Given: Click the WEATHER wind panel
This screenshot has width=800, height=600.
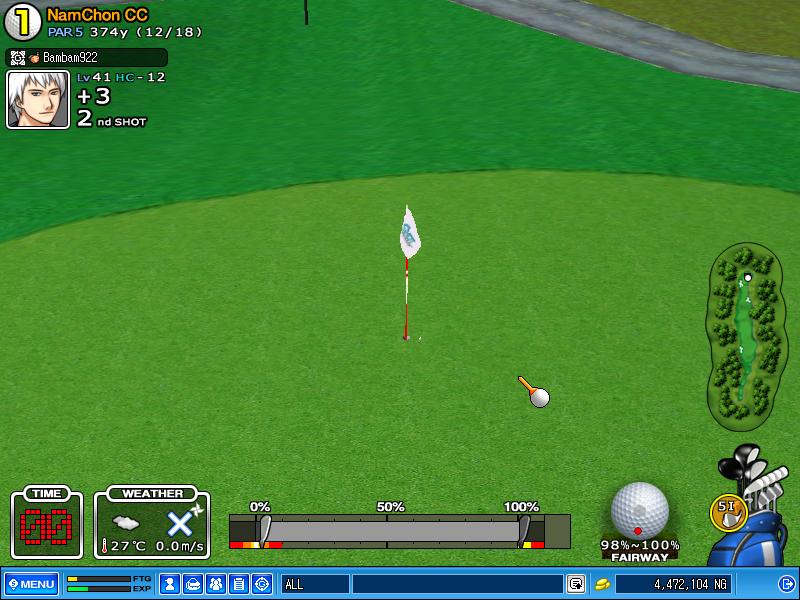Looking at the screenshot, I should pyautogui.click(x=152, y=524).
